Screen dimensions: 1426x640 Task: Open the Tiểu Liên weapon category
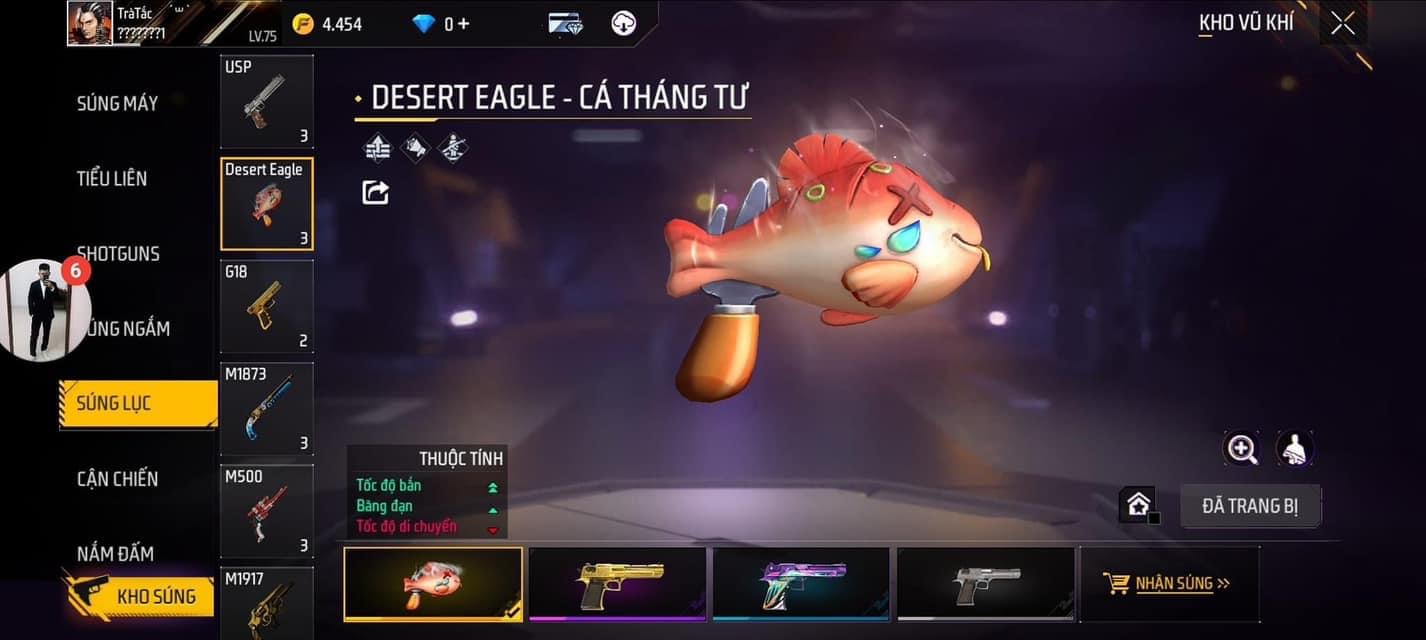[112, 179]
